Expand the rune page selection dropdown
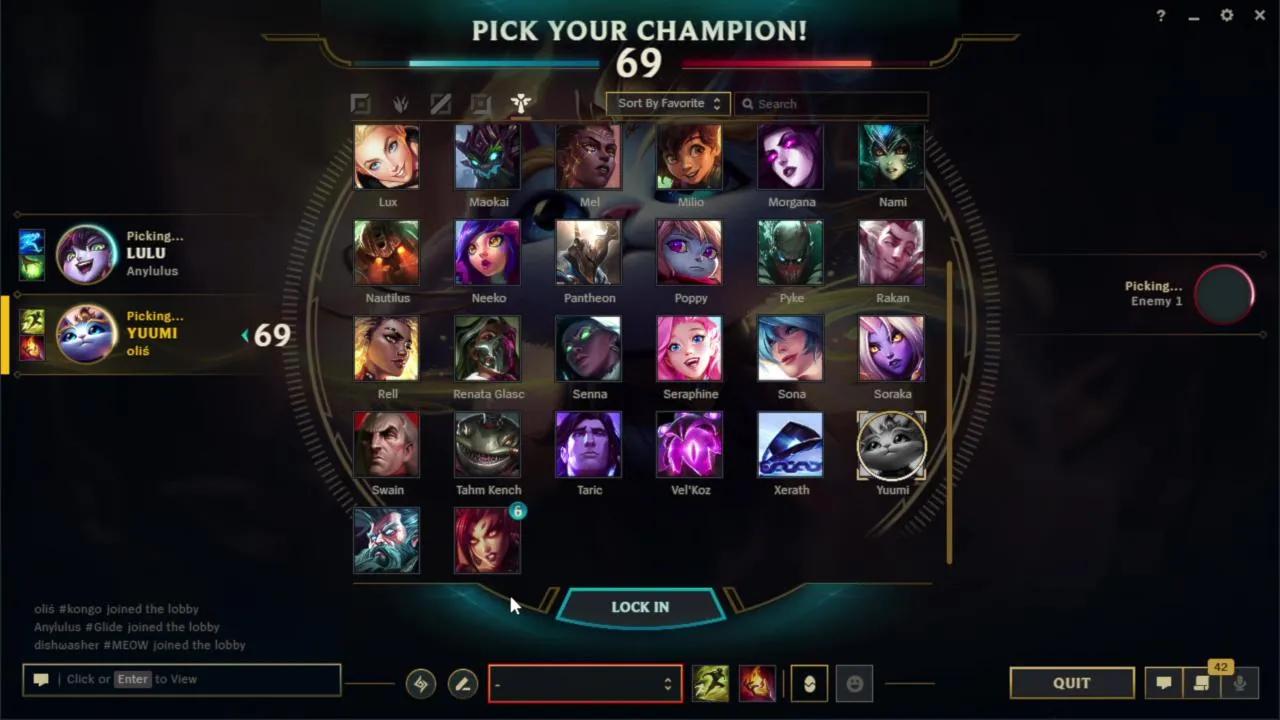This screenshot has width=1280, height=720. coord(585,683)
